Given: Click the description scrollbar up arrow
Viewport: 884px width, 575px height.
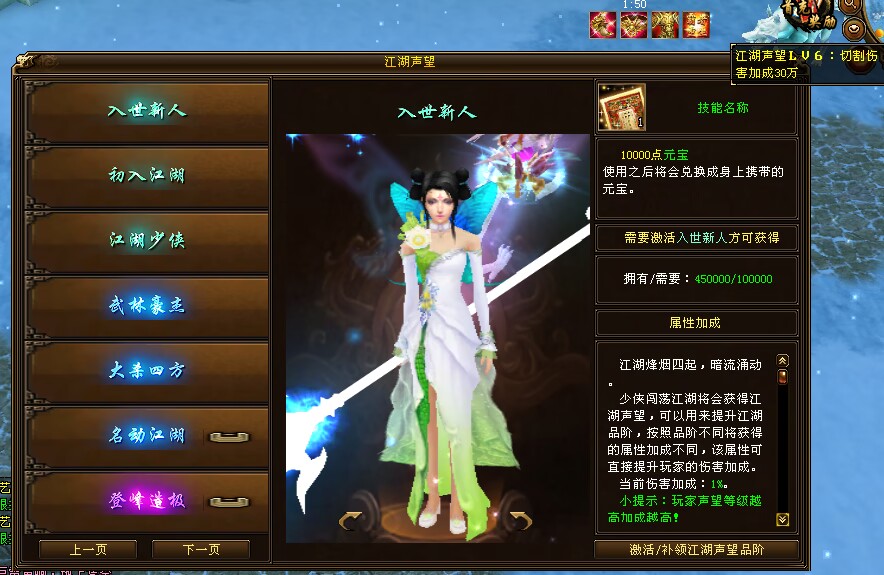Looking at the screenshot, I should (783, 360).
